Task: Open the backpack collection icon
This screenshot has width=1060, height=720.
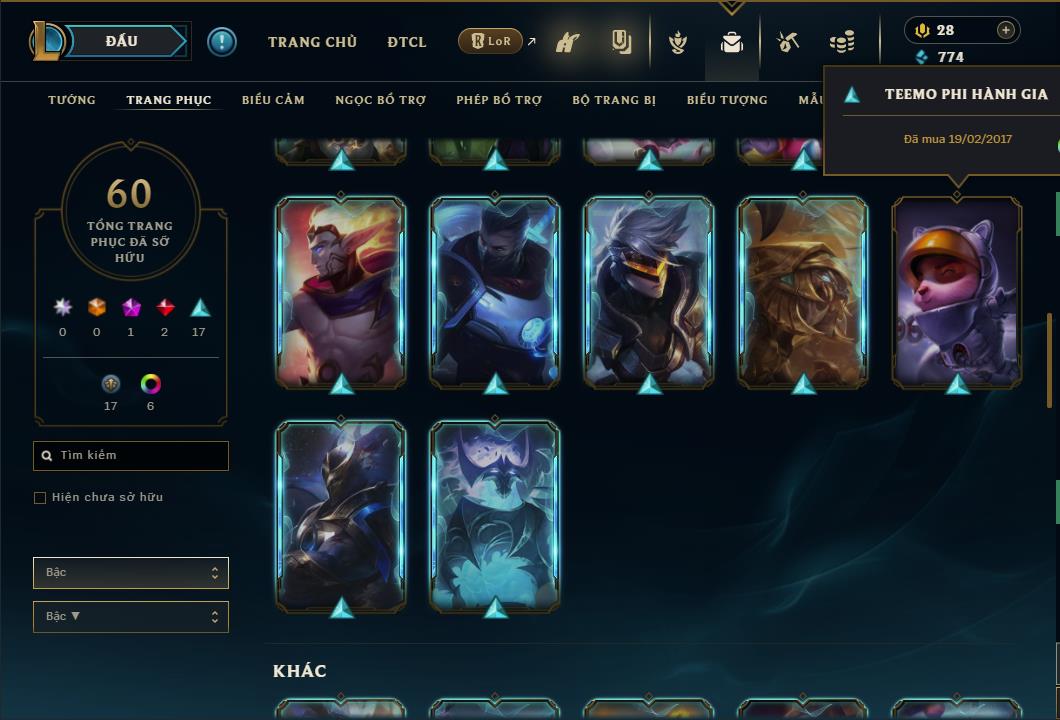Action: click(x=732, y=43)
